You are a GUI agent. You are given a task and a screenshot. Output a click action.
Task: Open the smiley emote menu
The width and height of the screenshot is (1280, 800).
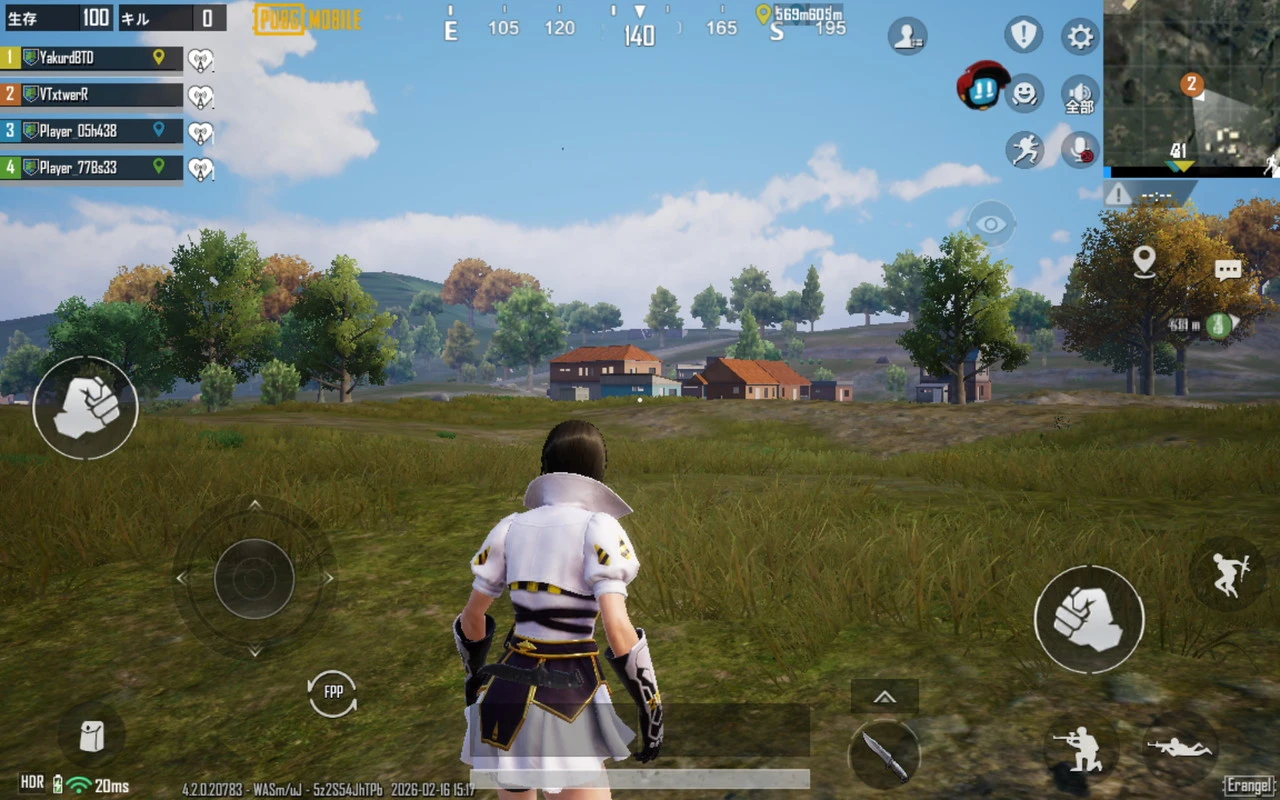click(x=1024, y=93)
